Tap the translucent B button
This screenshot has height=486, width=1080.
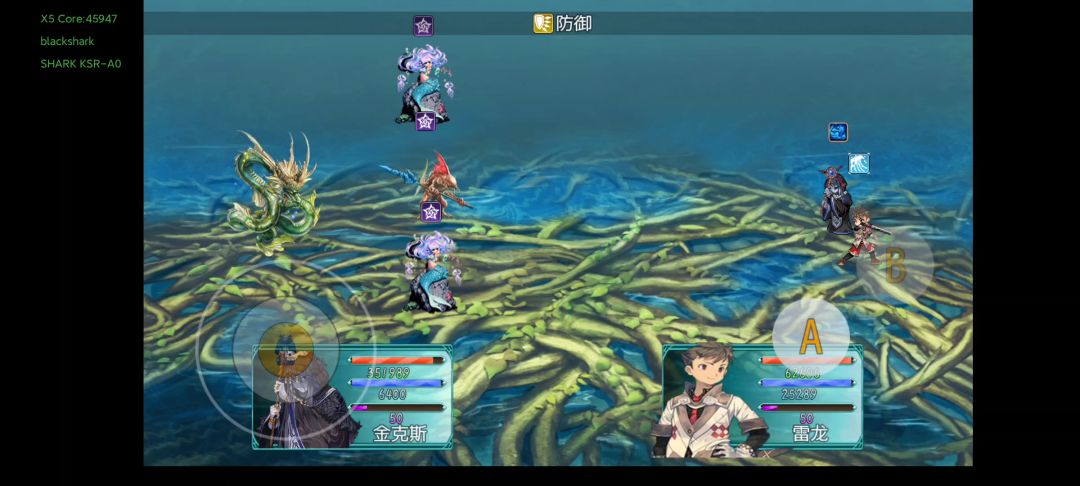pos(895,266)
